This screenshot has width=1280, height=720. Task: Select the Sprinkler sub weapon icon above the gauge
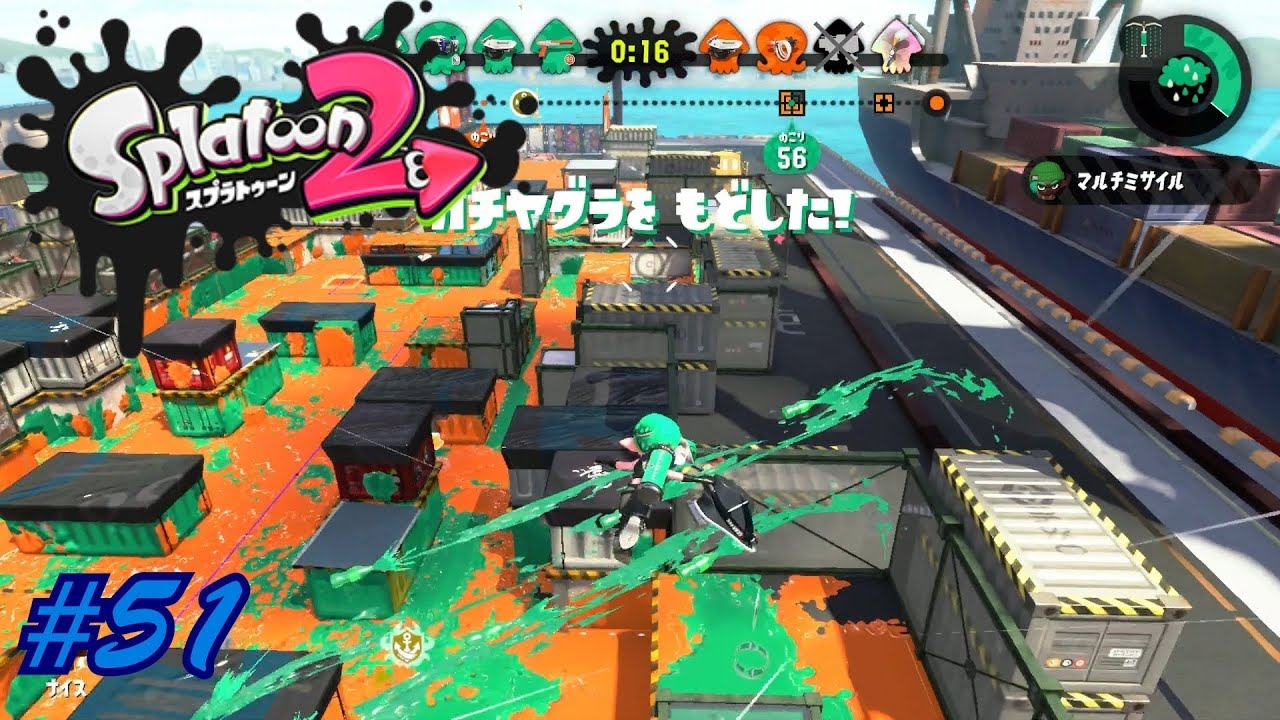tap(1143, 38)
